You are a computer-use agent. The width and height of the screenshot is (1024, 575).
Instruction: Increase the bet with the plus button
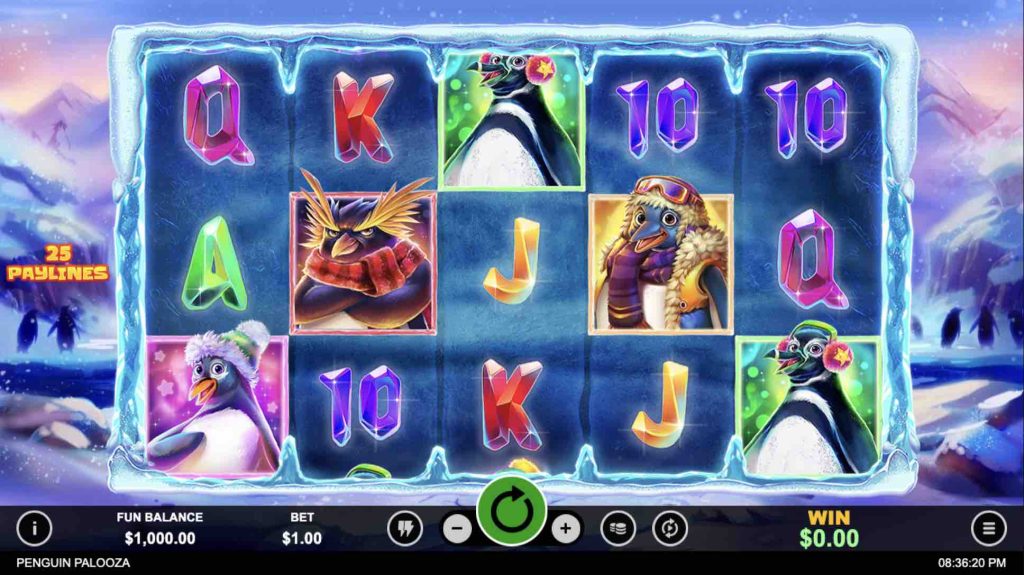tap(565, 528)
